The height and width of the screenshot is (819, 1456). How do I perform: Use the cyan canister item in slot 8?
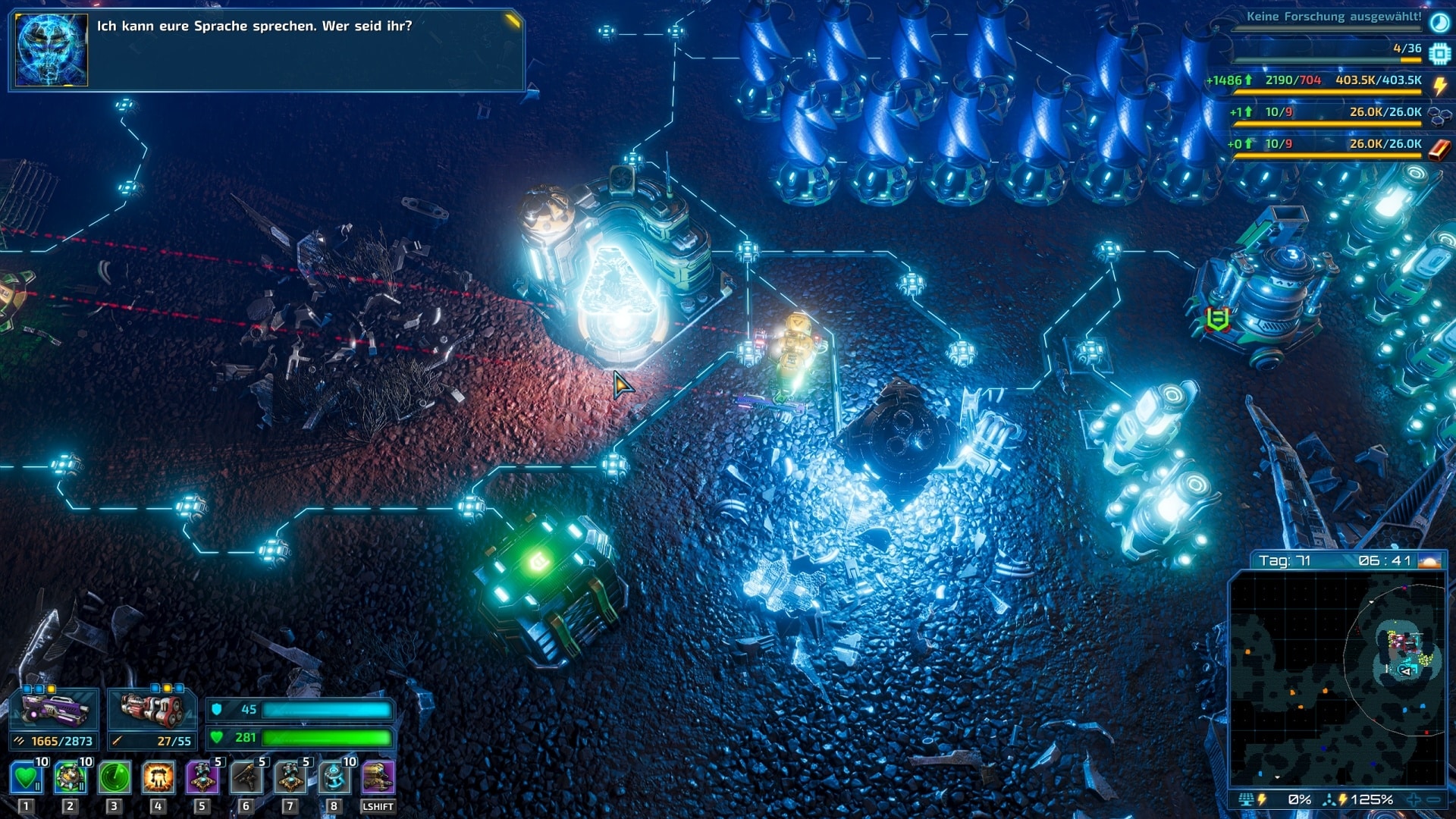click(x=334, y=777)
